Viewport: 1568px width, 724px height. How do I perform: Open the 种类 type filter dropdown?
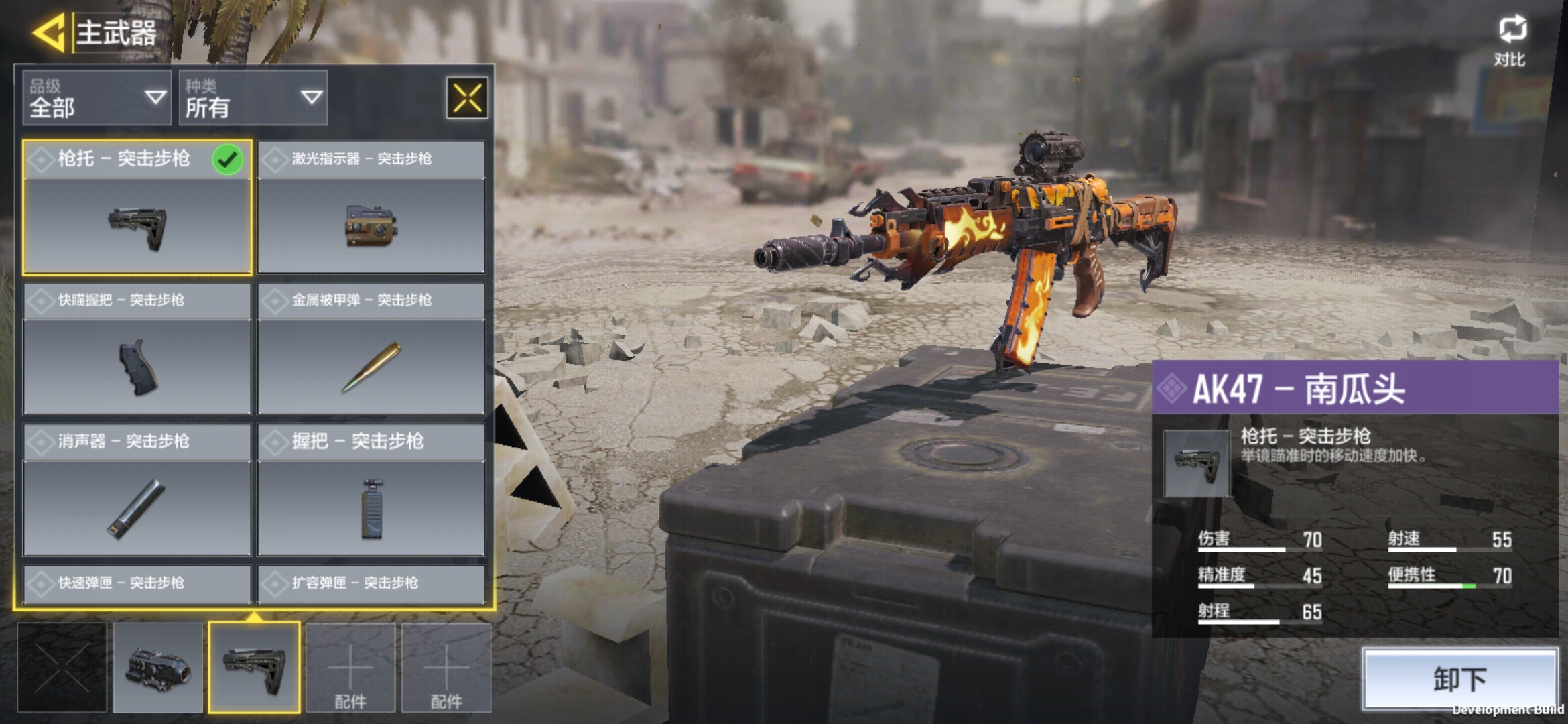click(253, 98)
